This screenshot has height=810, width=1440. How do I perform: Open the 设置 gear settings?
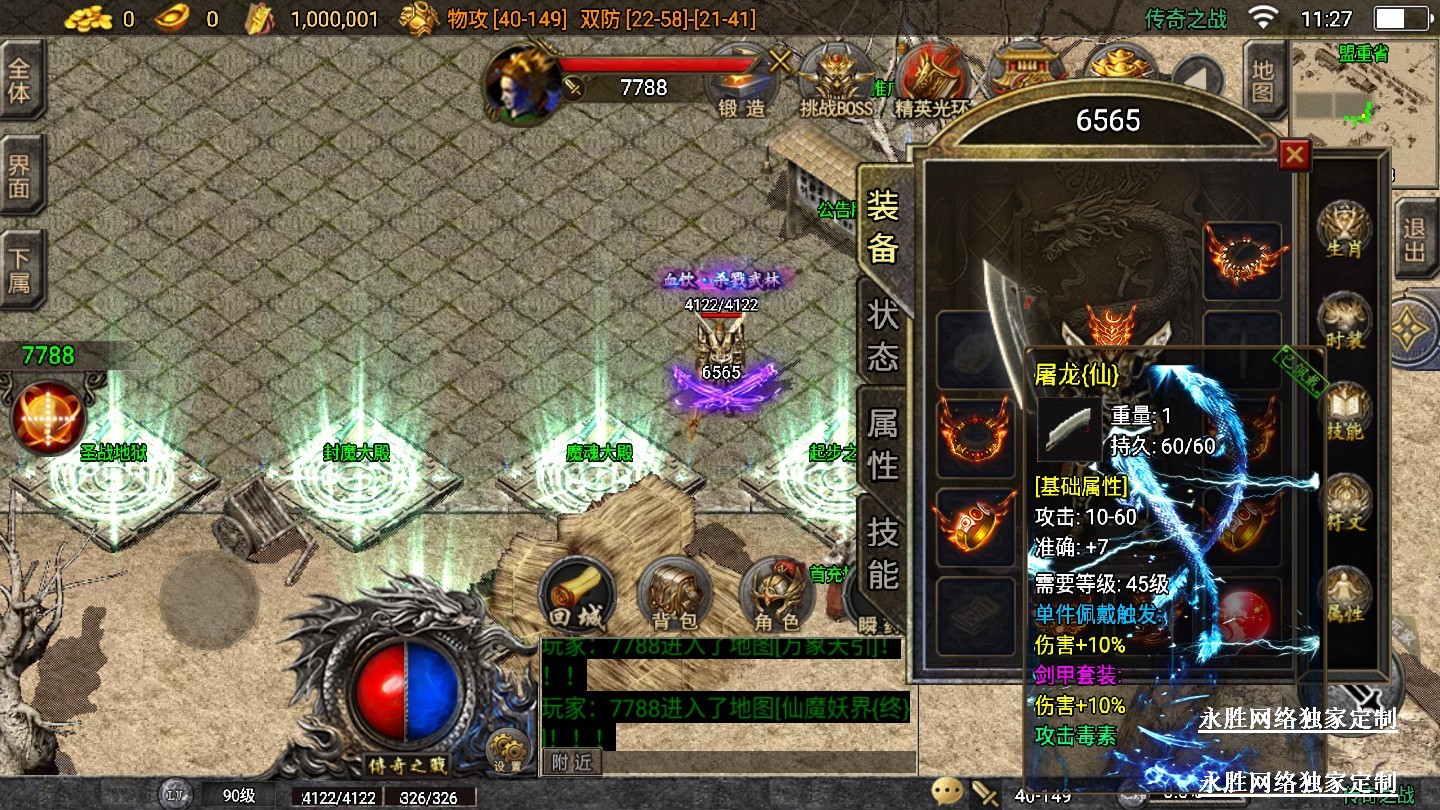[508, 751]
